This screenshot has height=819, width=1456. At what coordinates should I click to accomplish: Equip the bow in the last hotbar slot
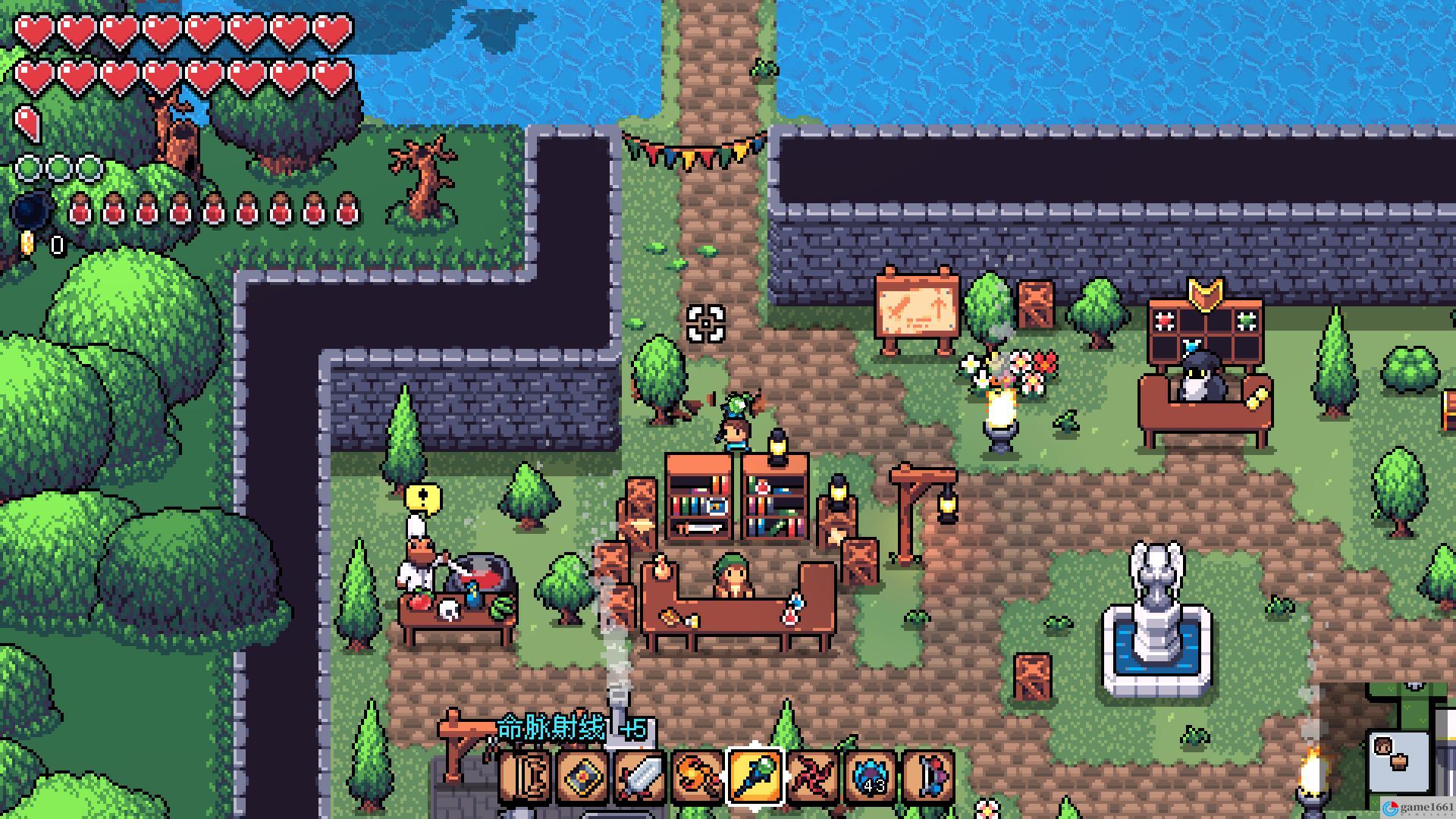point(929,777)
